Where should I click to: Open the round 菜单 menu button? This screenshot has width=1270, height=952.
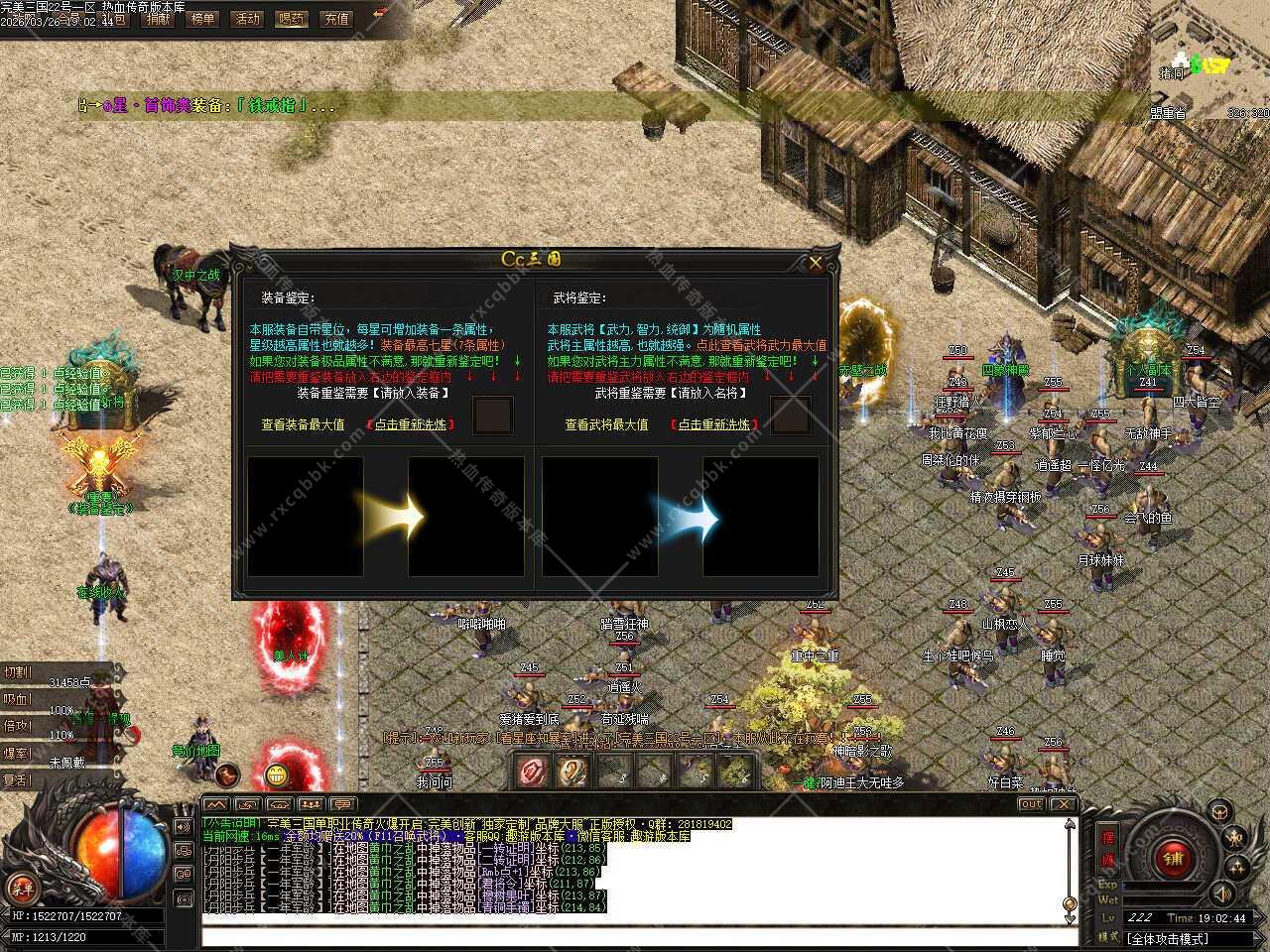pos(21,886)
